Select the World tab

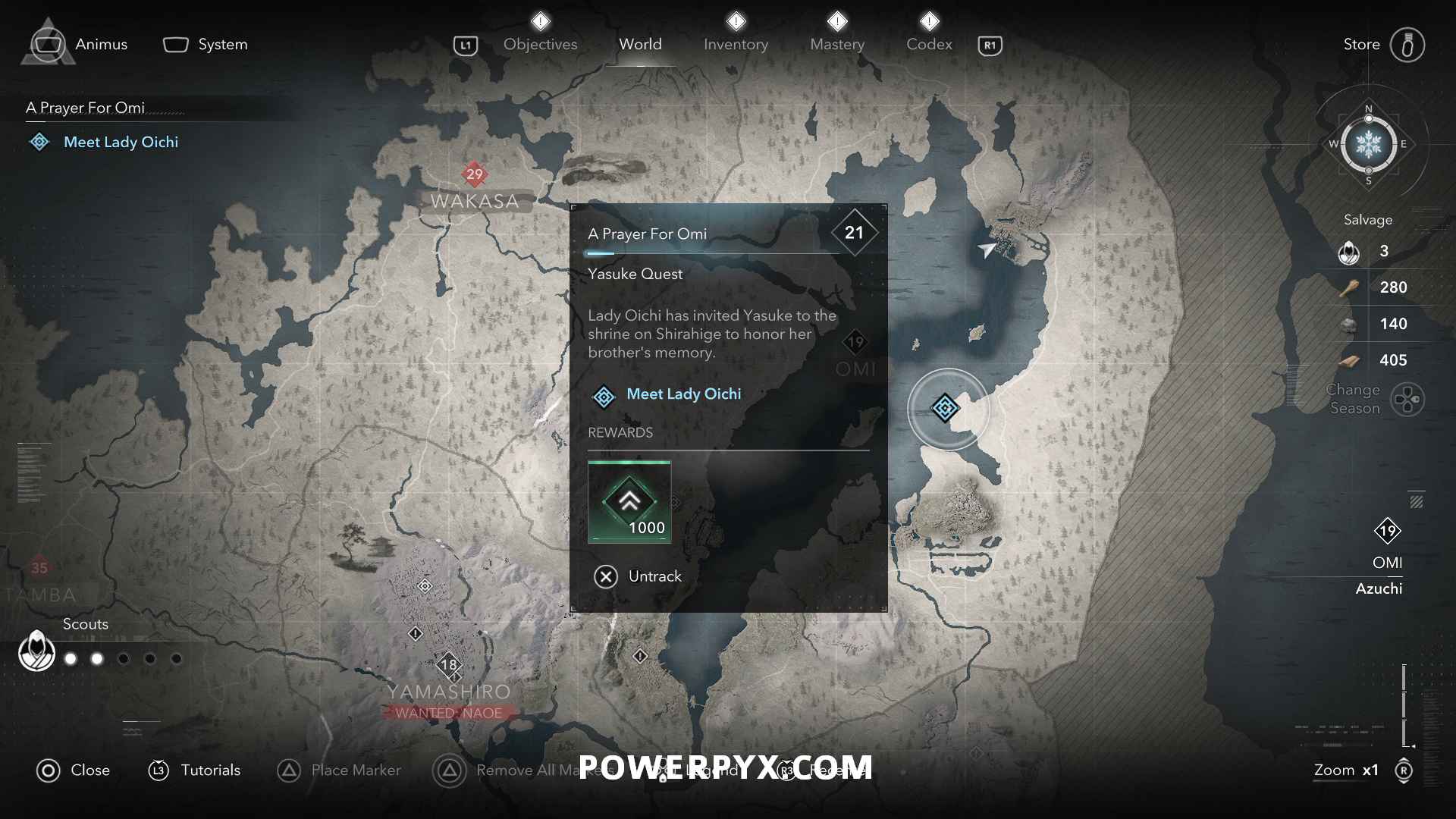click(640, 44)
